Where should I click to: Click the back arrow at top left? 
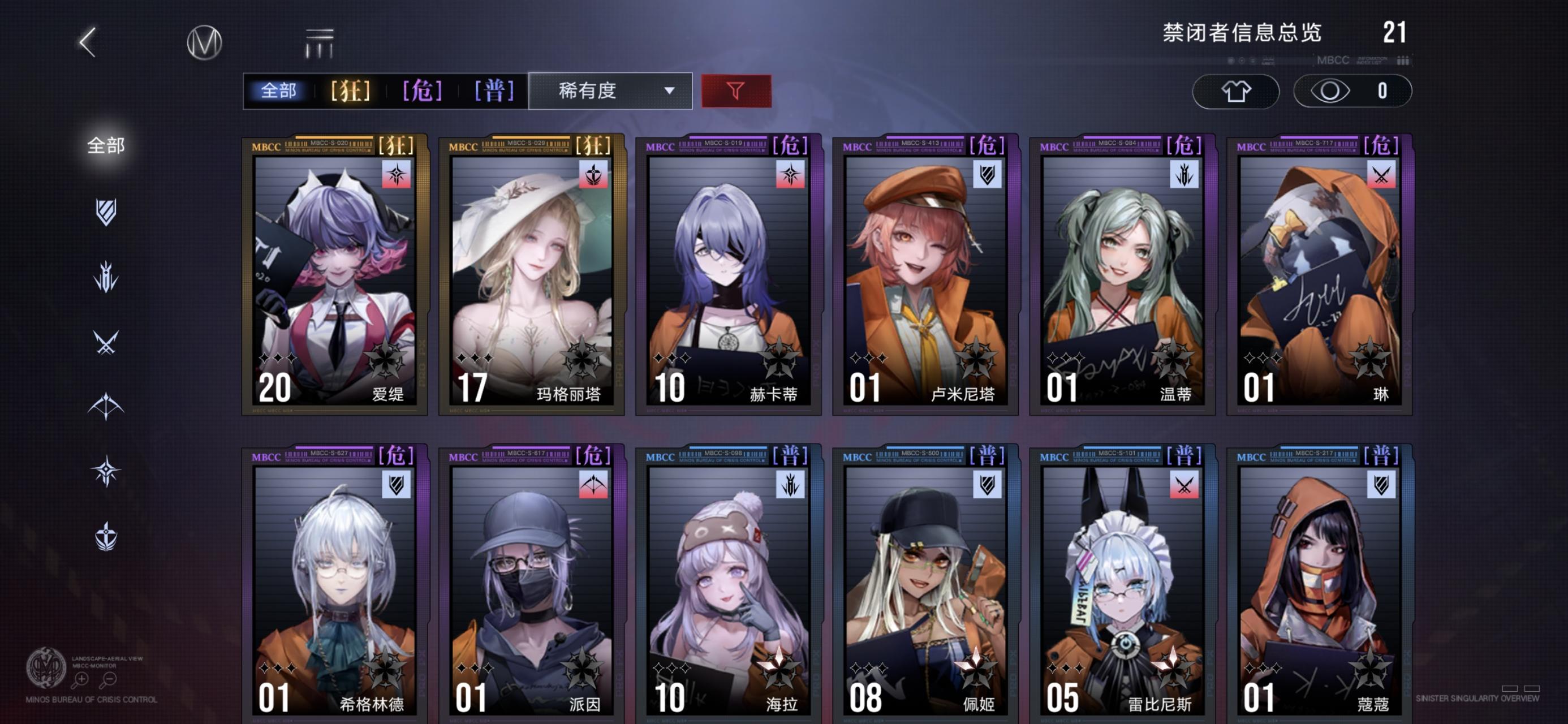tap(89, 42)
